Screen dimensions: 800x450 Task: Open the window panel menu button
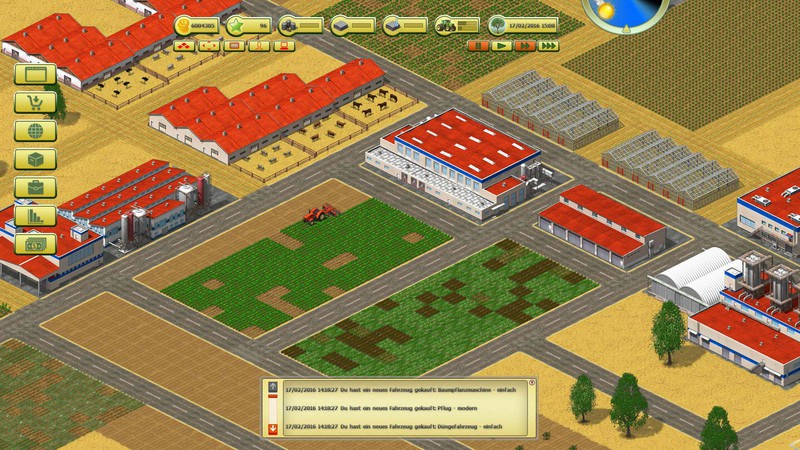pos(35,74)
